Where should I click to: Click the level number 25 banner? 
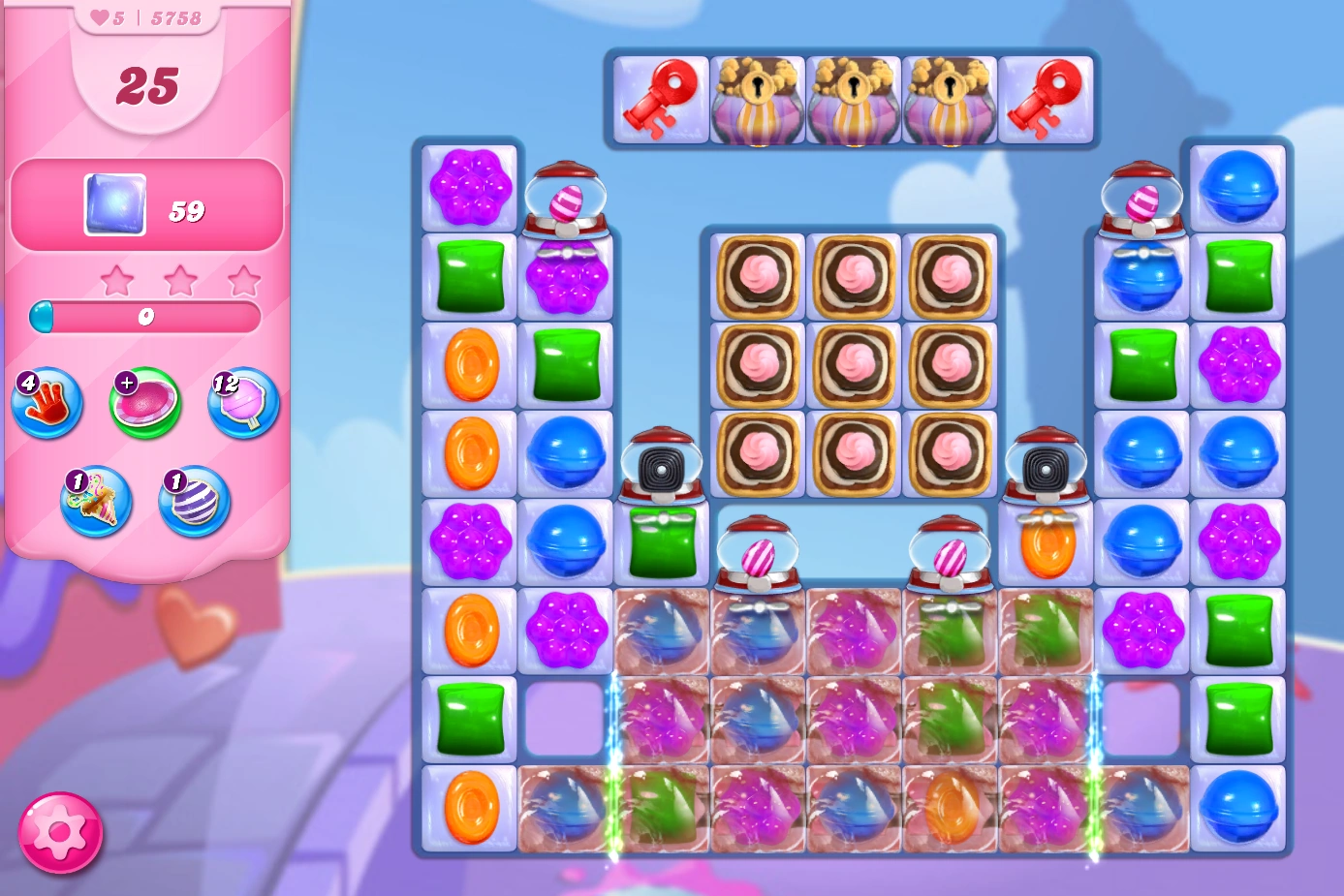(148, 84)
